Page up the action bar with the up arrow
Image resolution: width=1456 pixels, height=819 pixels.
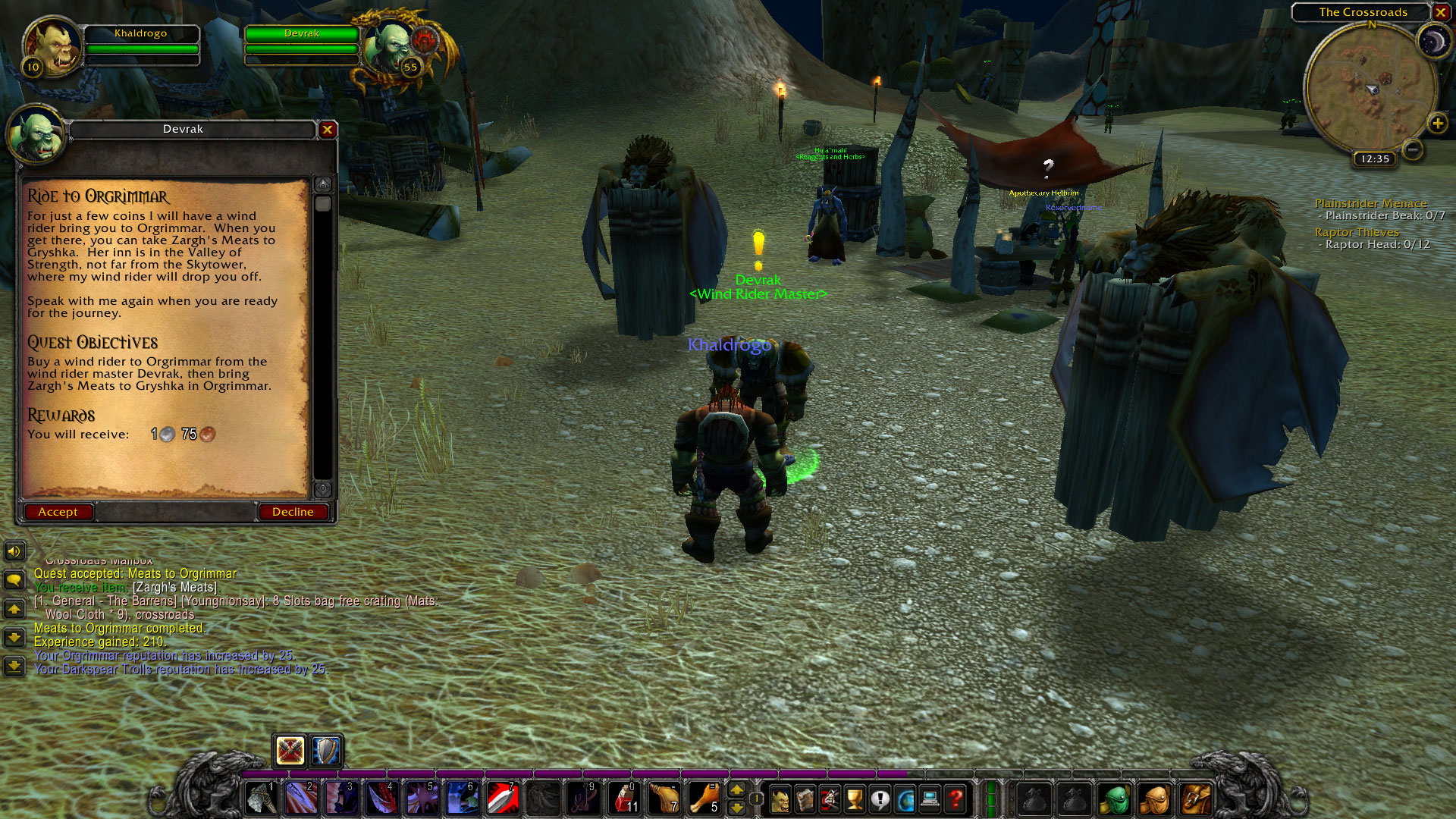tap(737, 789)
